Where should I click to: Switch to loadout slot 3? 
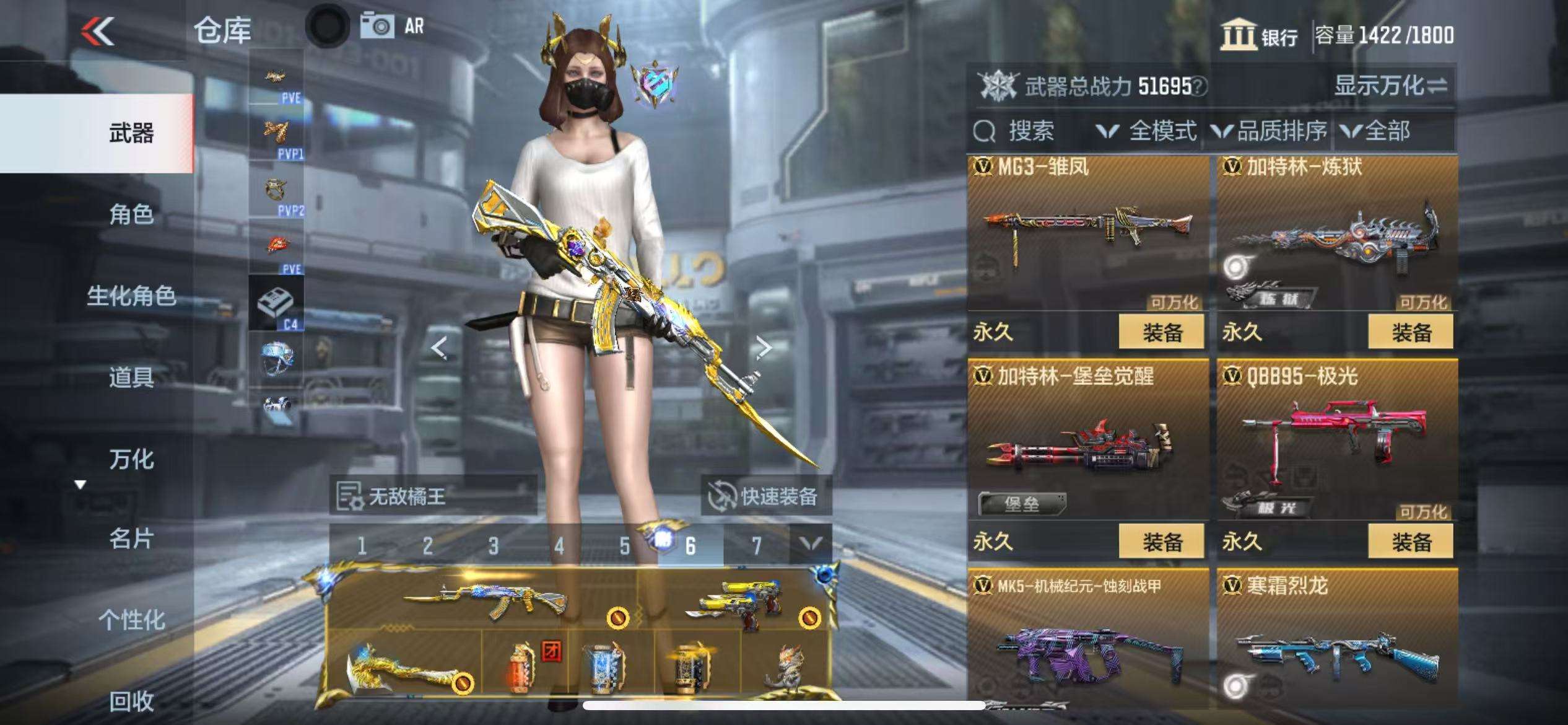(x=493, y=546)
